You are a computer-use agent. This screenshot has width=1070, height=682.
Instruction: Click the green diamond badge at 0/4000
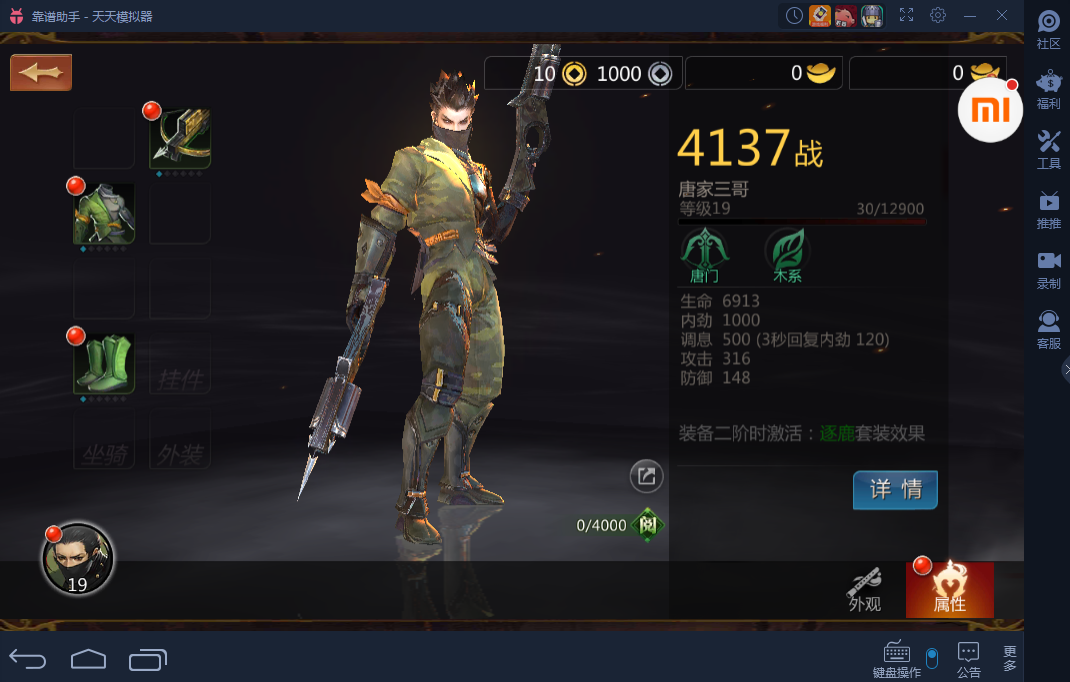648,525
